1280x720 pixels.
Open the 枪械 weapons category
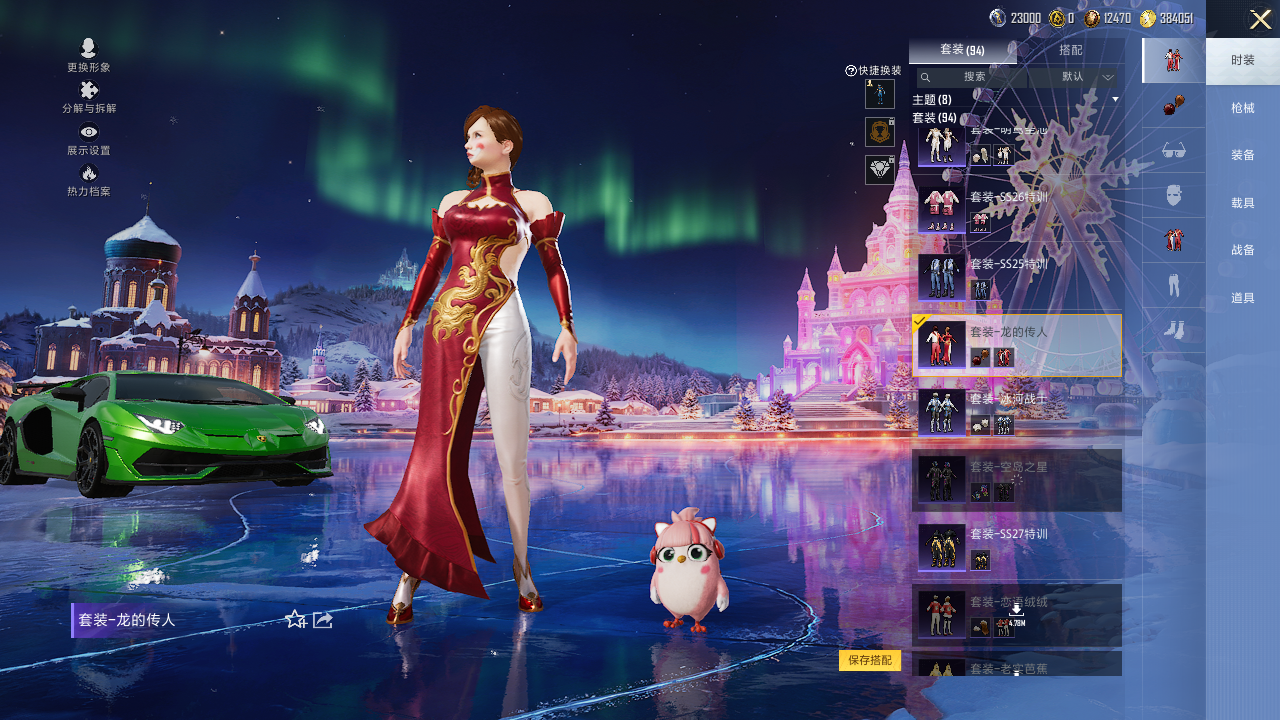(x=1243, y=108)
